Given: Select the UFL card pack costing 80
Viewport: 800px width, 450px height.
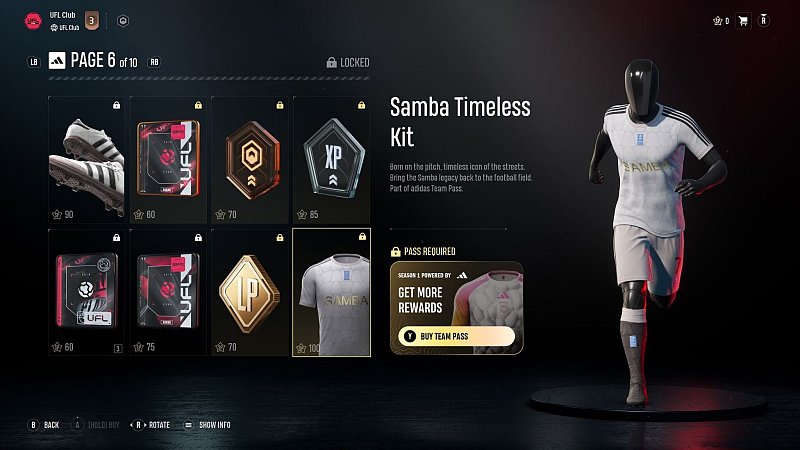Looking at the screenshot, I should tap(168, 160).
